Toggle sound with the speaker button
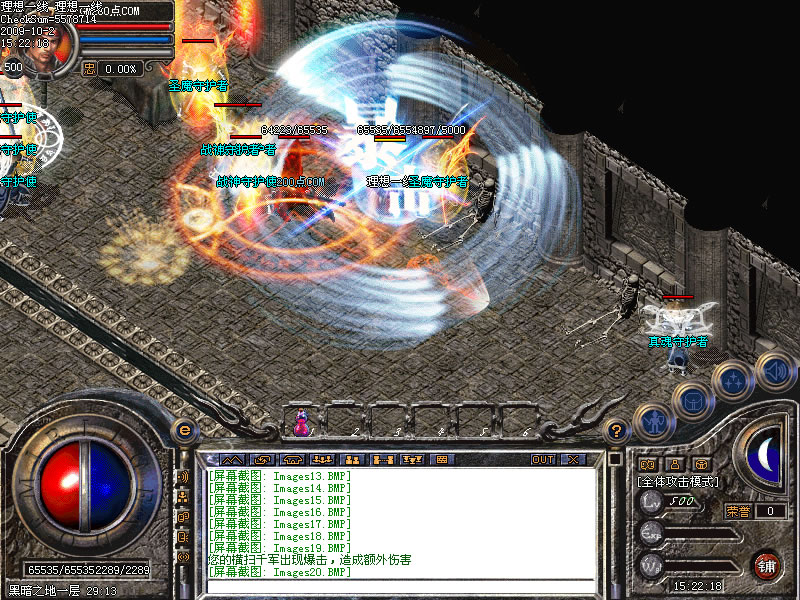This screenshot has height=600, width=800. [x=773, y=369]
